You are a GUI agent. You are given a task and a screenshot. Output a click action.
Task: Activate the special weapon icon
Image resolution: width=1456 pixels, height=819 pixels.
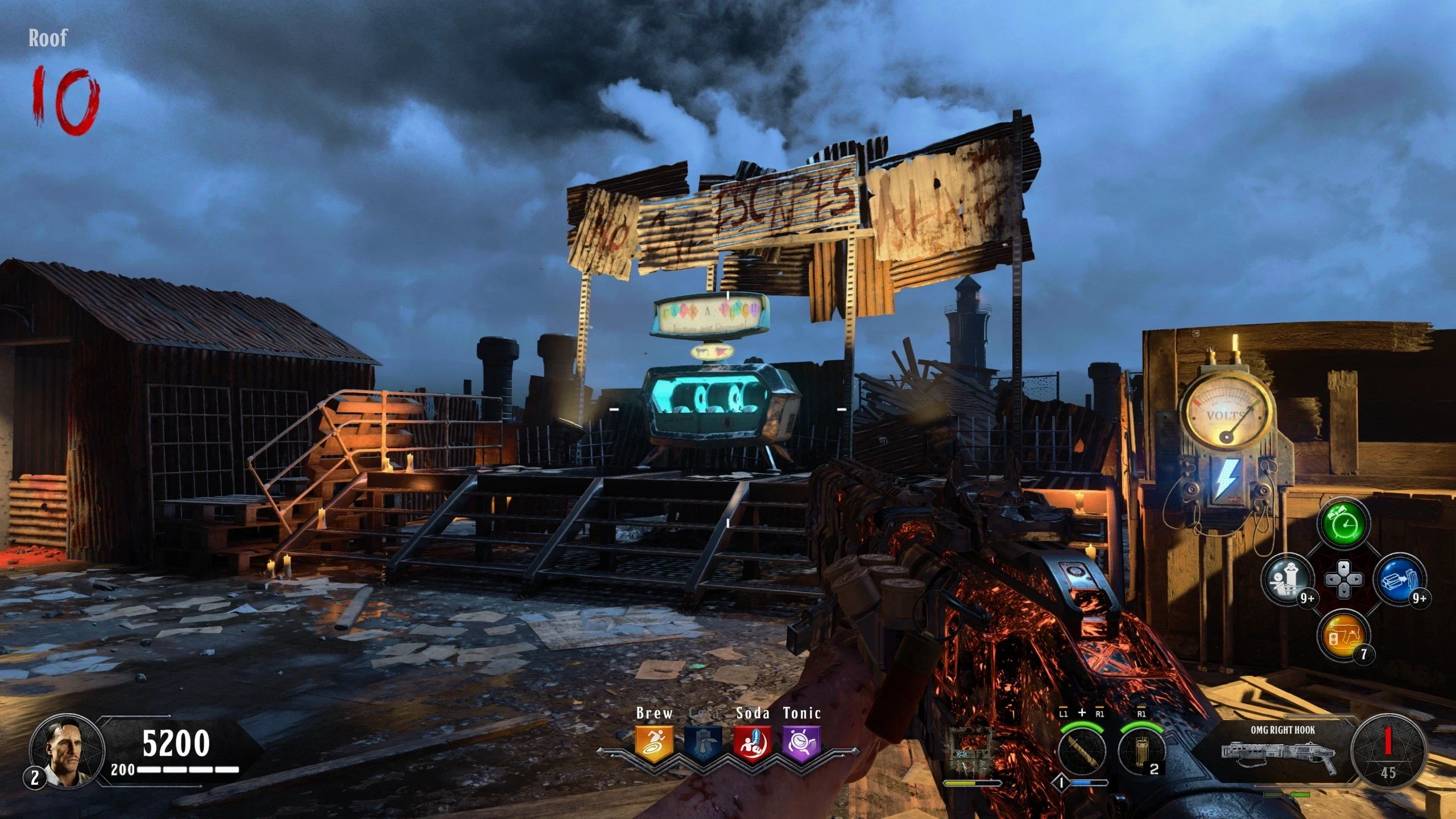tap(1082, 750)
